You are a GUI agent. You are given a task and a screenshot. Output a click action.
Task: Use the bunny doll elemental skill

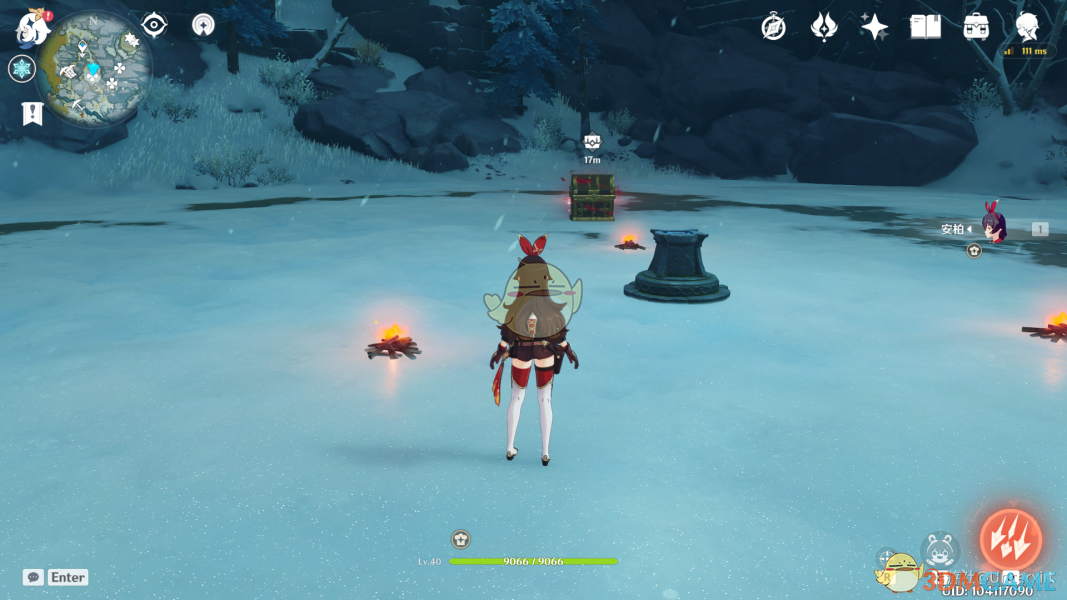940,551
